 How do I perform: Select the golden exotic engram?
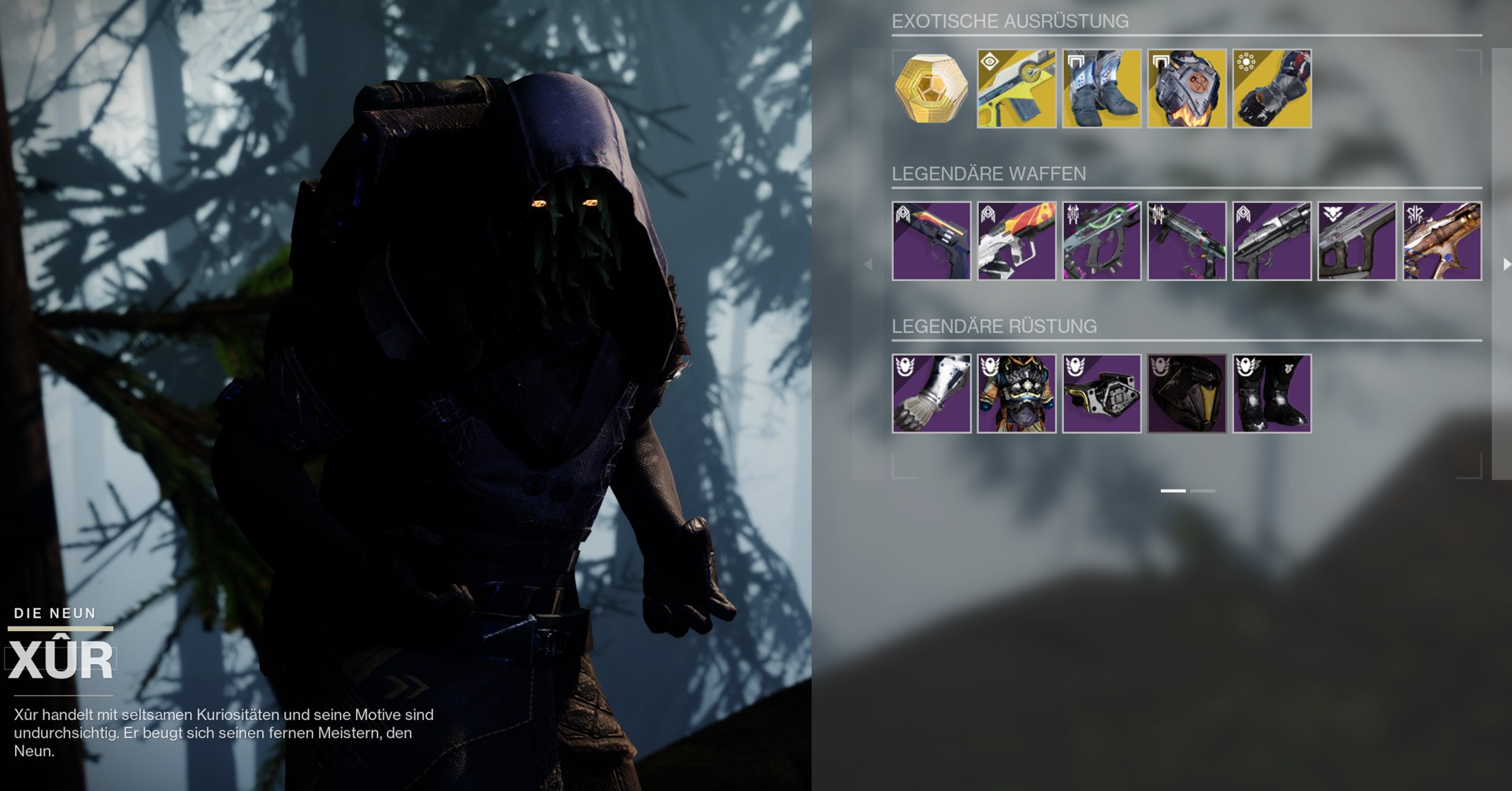click(931, 89)
